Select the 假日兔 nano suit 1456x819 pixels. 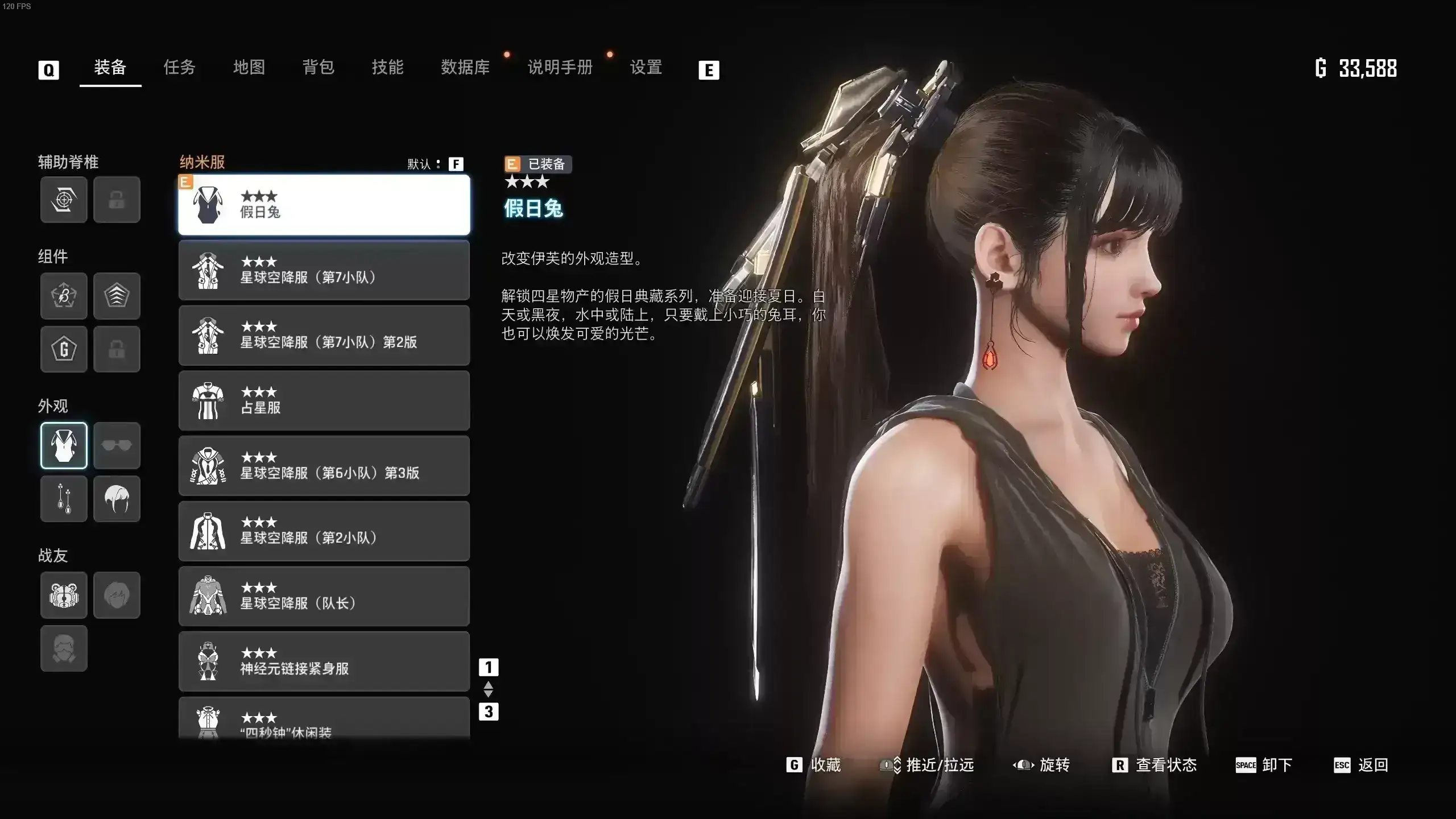point(324,205)
